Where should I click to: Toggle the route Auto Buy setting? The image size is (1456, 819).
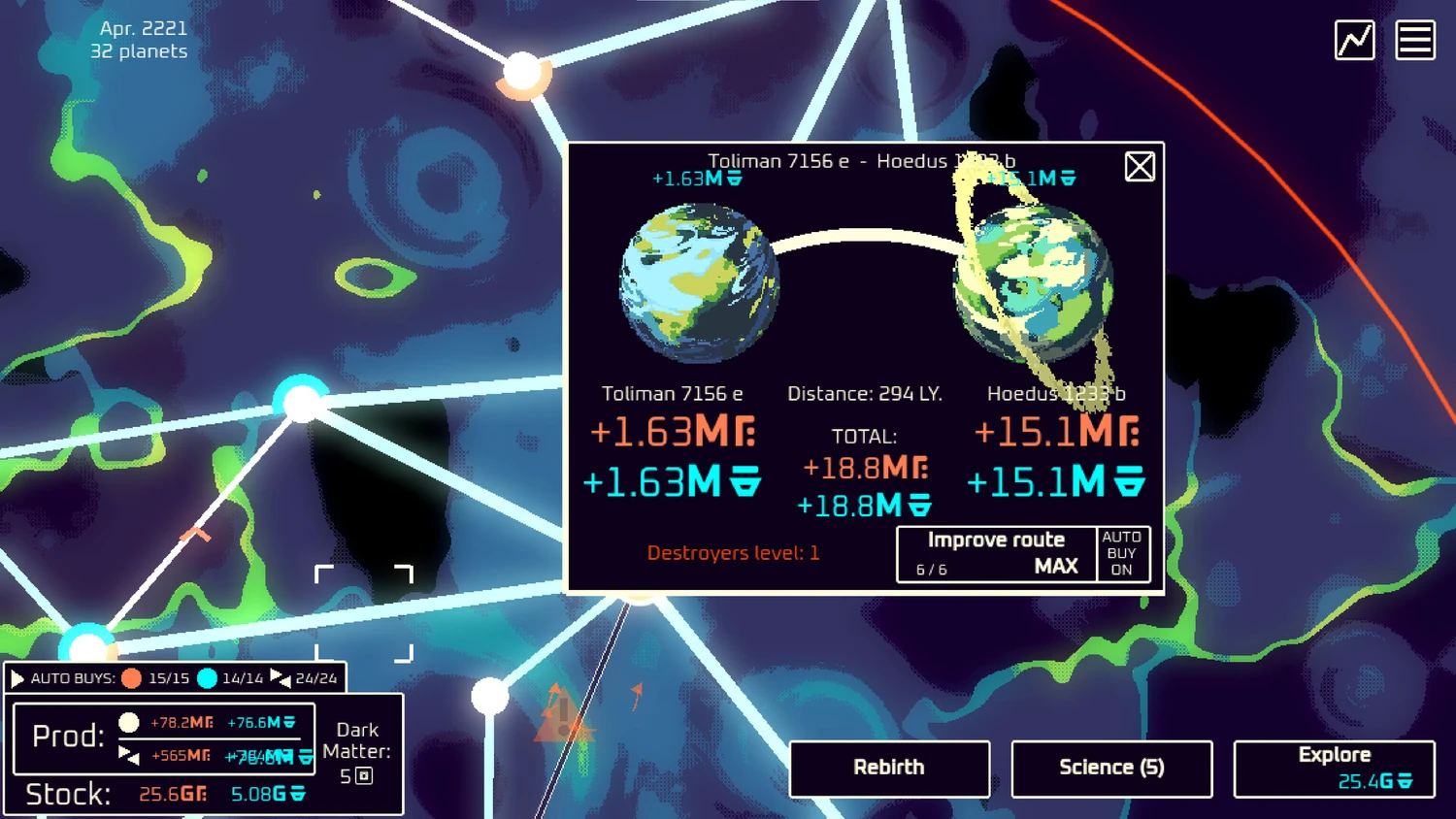[x=1122, y=554]
